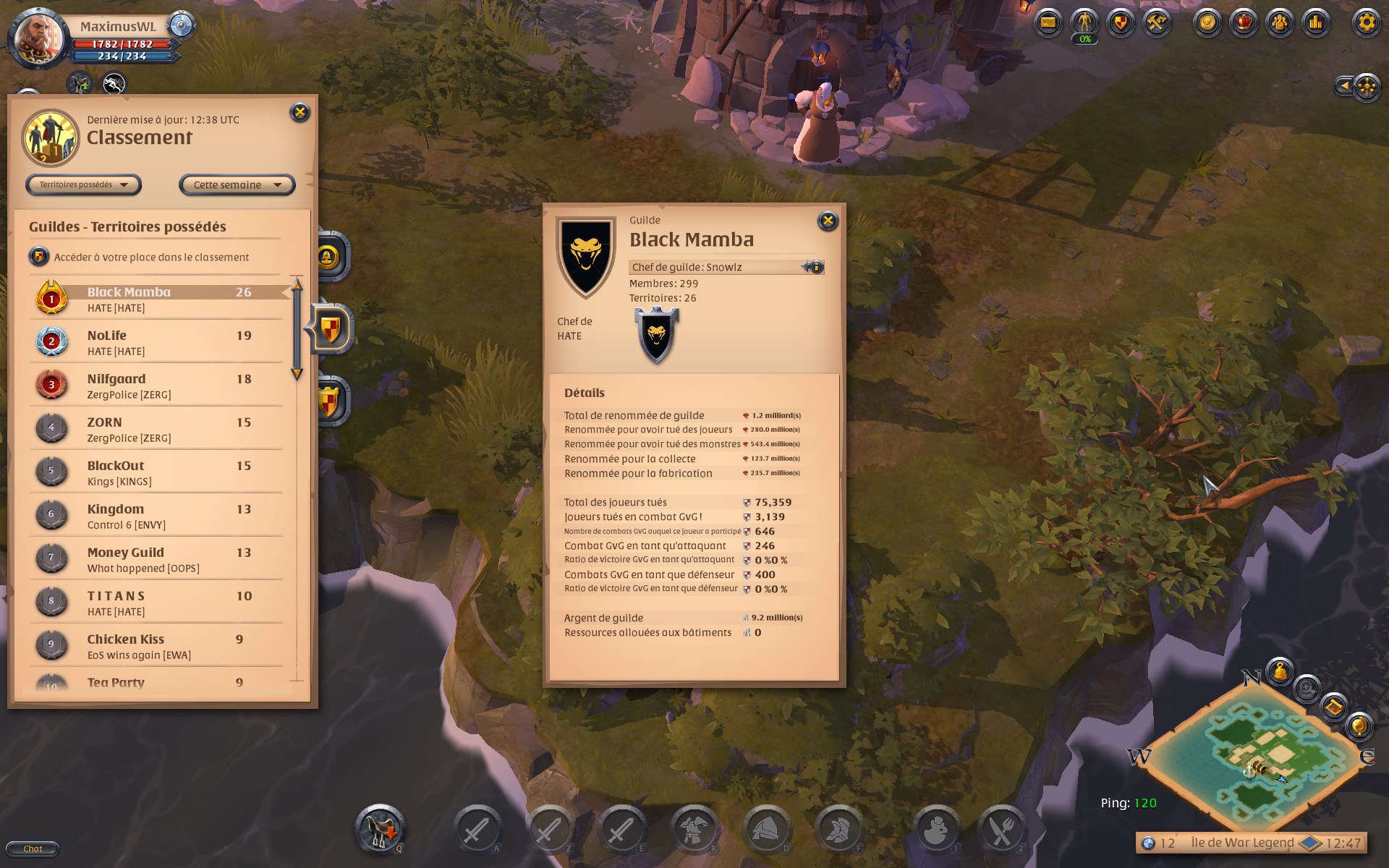This screenshot has height=868, width=1389.
Task: Open the crown rankings icon in top bar
Action: [x=1243, y=22]
